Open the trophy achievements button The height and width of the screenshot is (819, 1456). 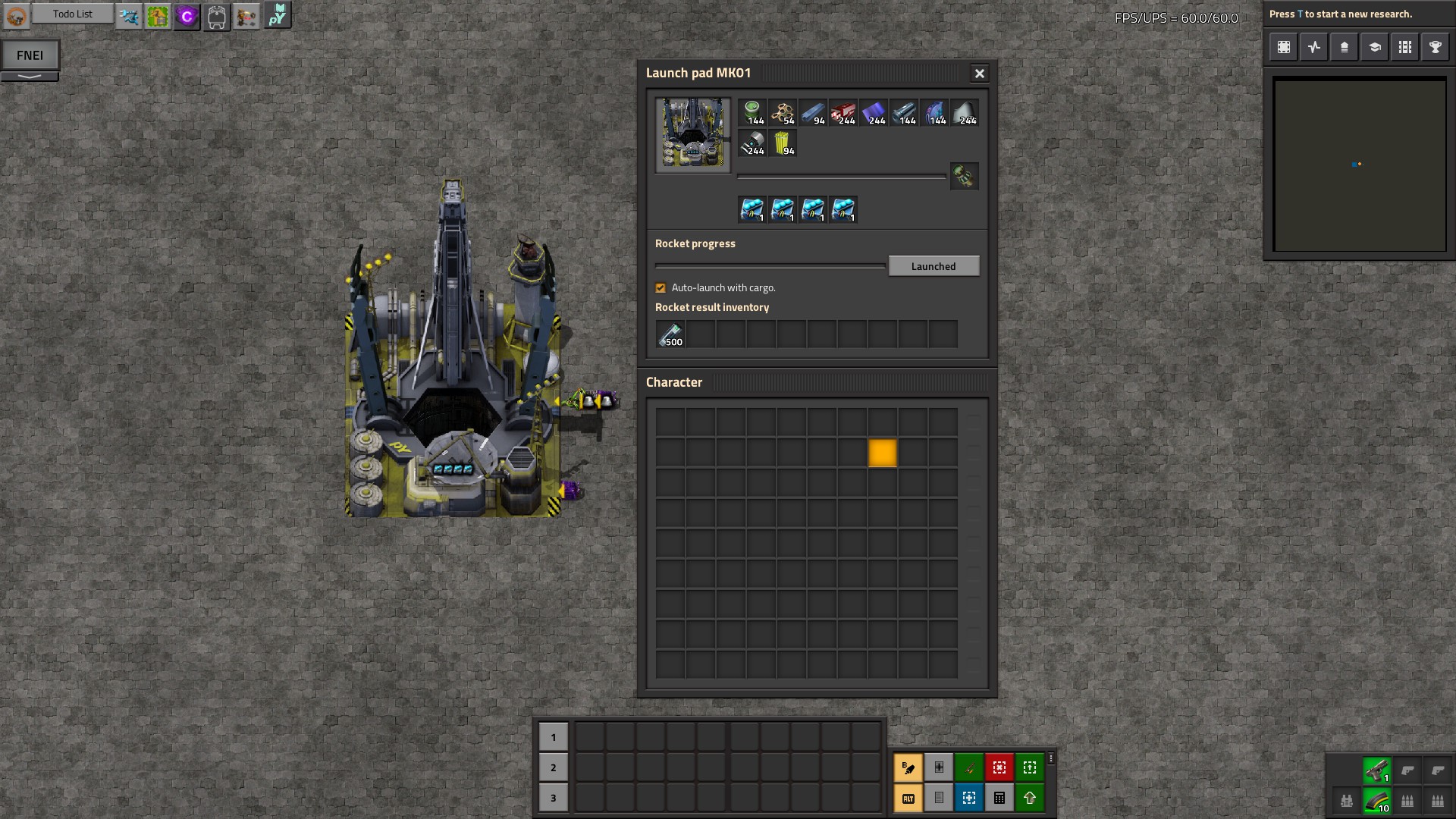1435,47
